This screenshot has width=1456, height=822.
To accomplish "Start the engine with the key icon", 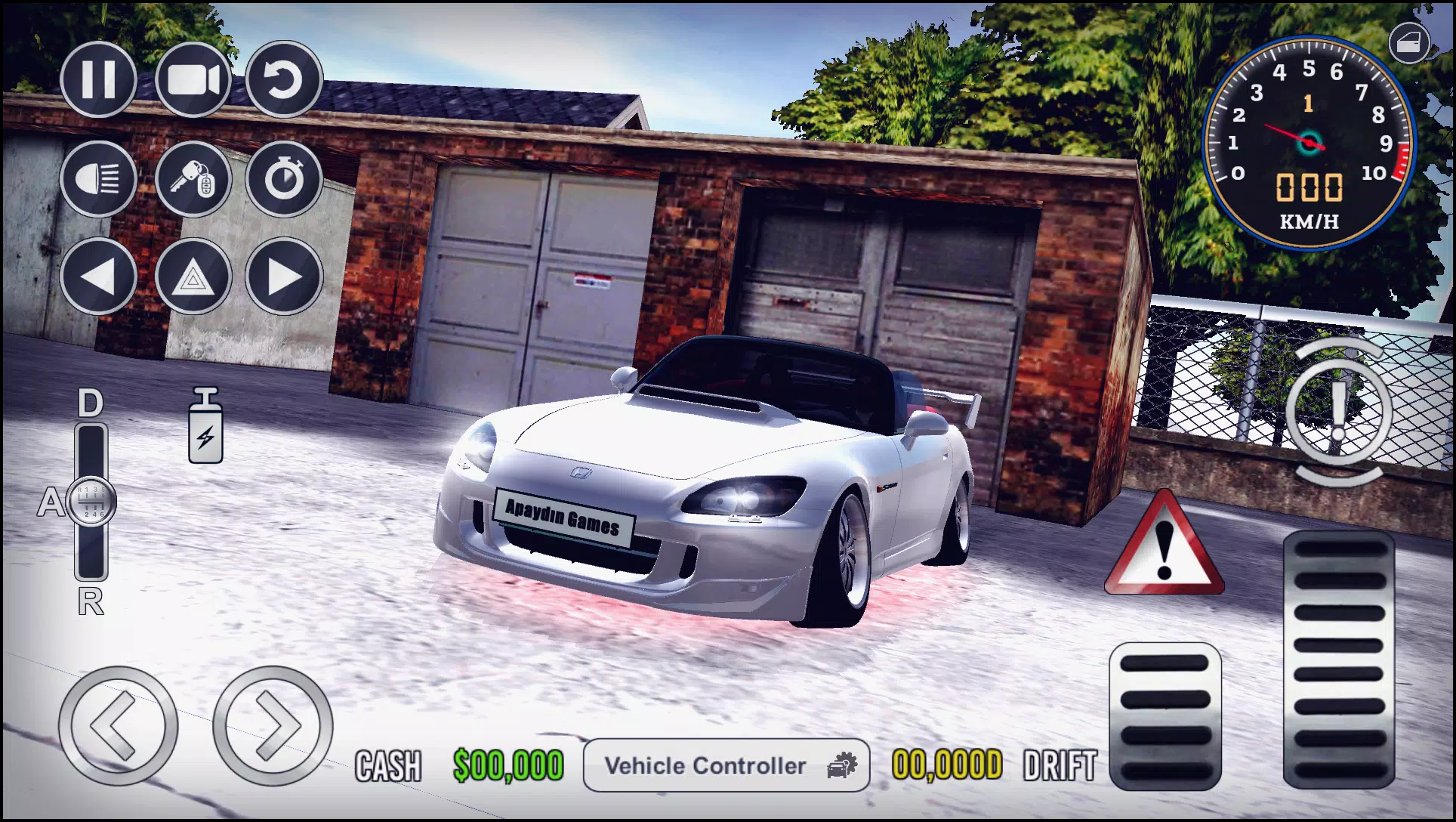I will click(x=191, y=179).
